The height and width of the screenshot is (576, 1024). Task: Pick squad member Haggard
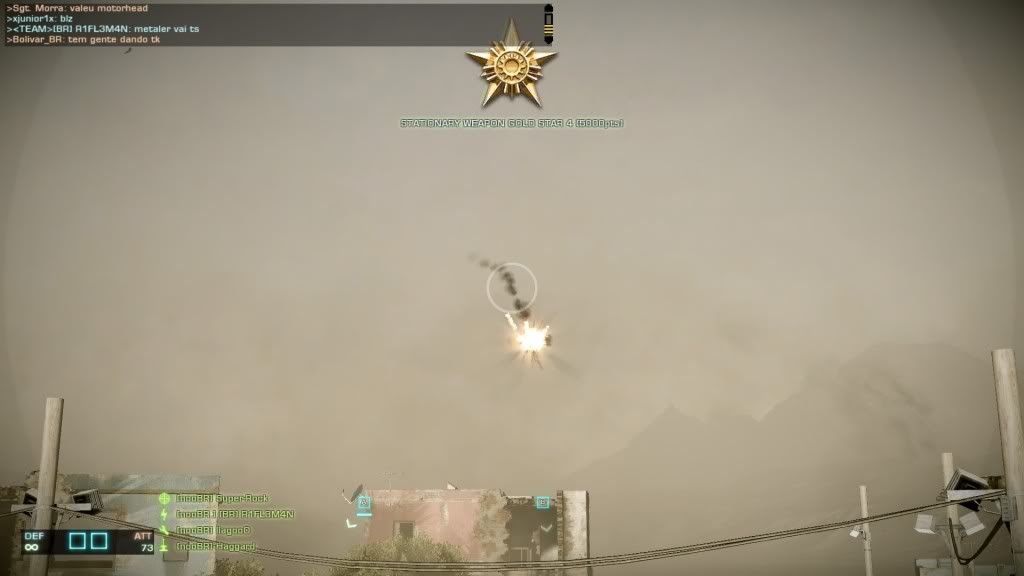(215, 546)
